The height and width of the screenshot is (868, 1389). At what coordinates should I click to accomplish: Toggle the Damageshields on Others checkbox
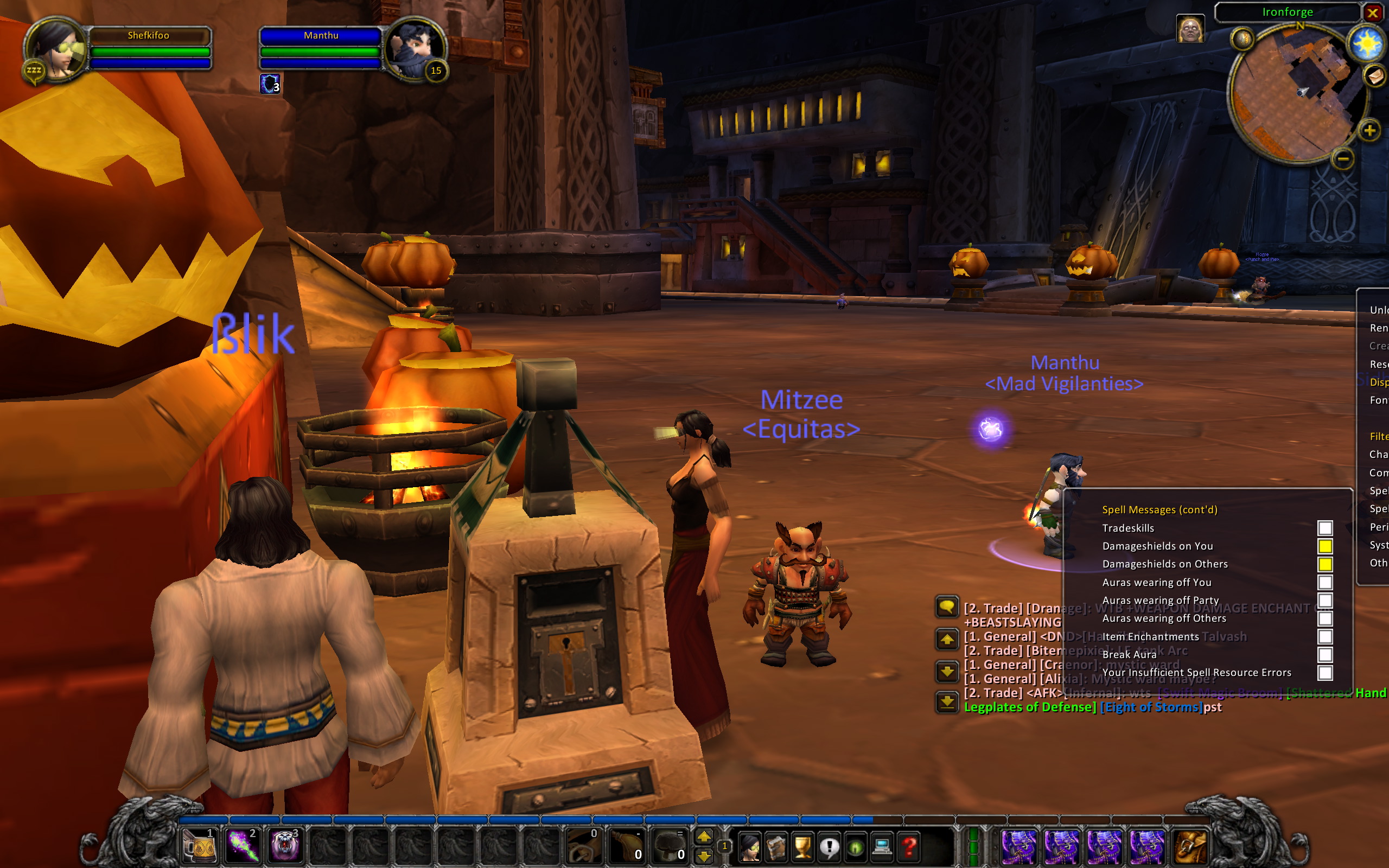tap(1325, 564)
